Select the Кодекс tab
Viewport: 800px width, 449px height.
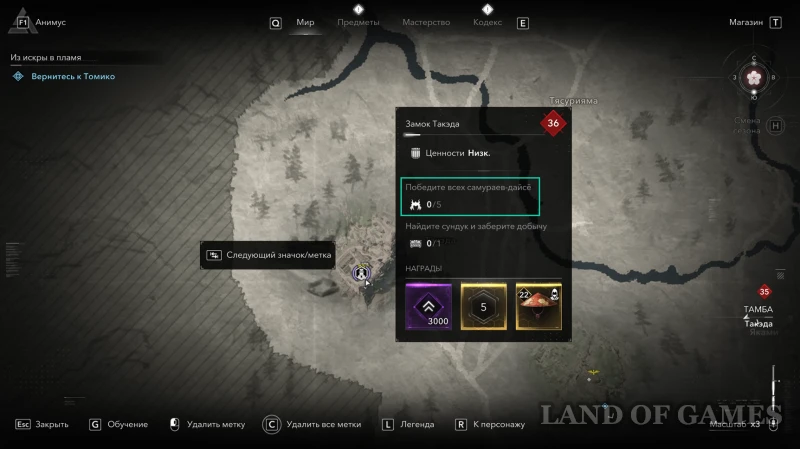click(487, 22)
